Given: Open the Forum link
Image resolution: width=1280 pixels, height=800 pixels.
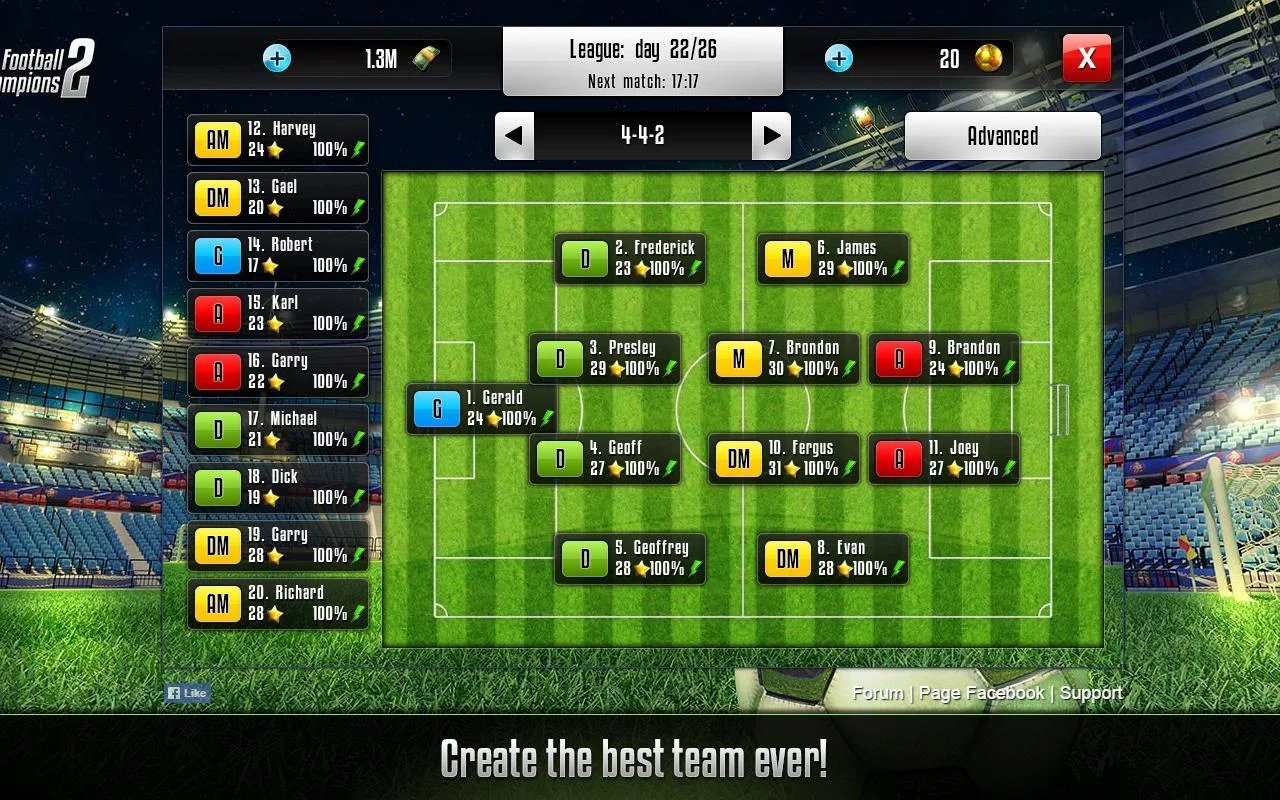Looking at the screenshot, I should (x=878, y=693).
